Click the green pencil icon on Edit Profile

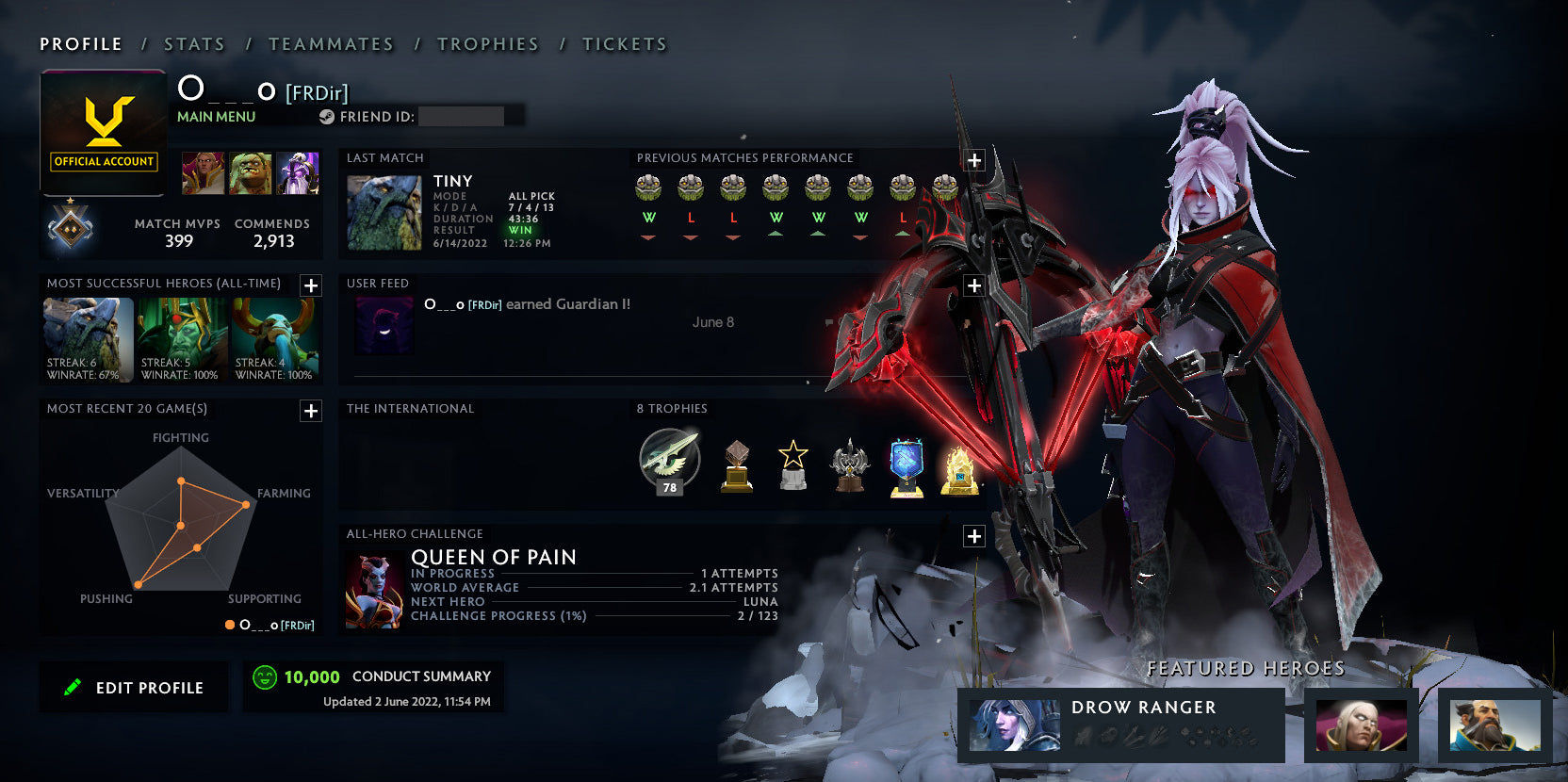pyautogui.click(x=73, y=687)
